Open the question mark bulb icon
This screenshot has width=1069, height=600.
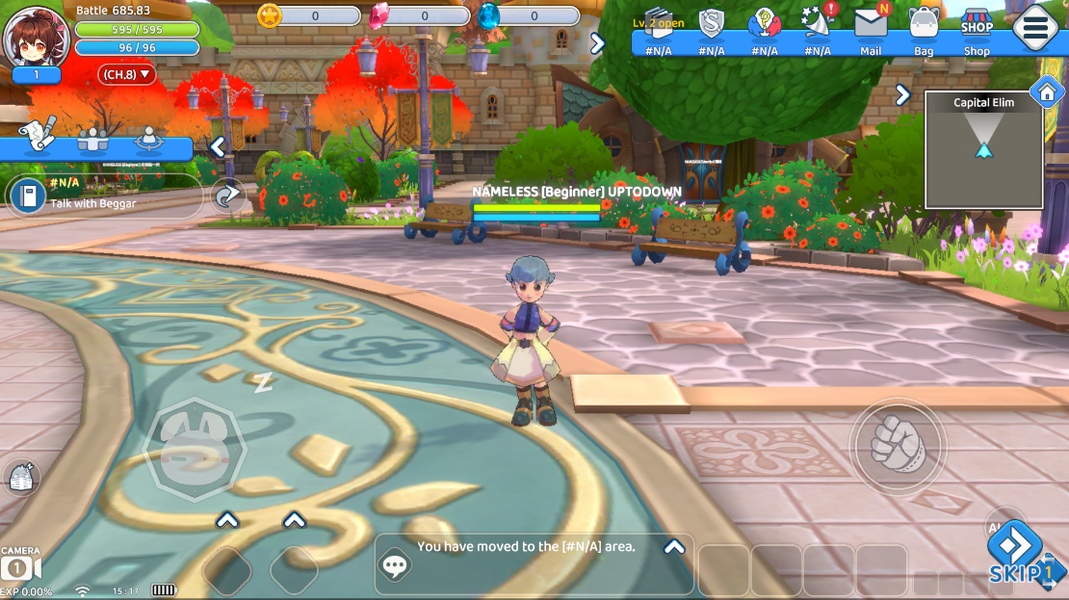tap(764, 22)
